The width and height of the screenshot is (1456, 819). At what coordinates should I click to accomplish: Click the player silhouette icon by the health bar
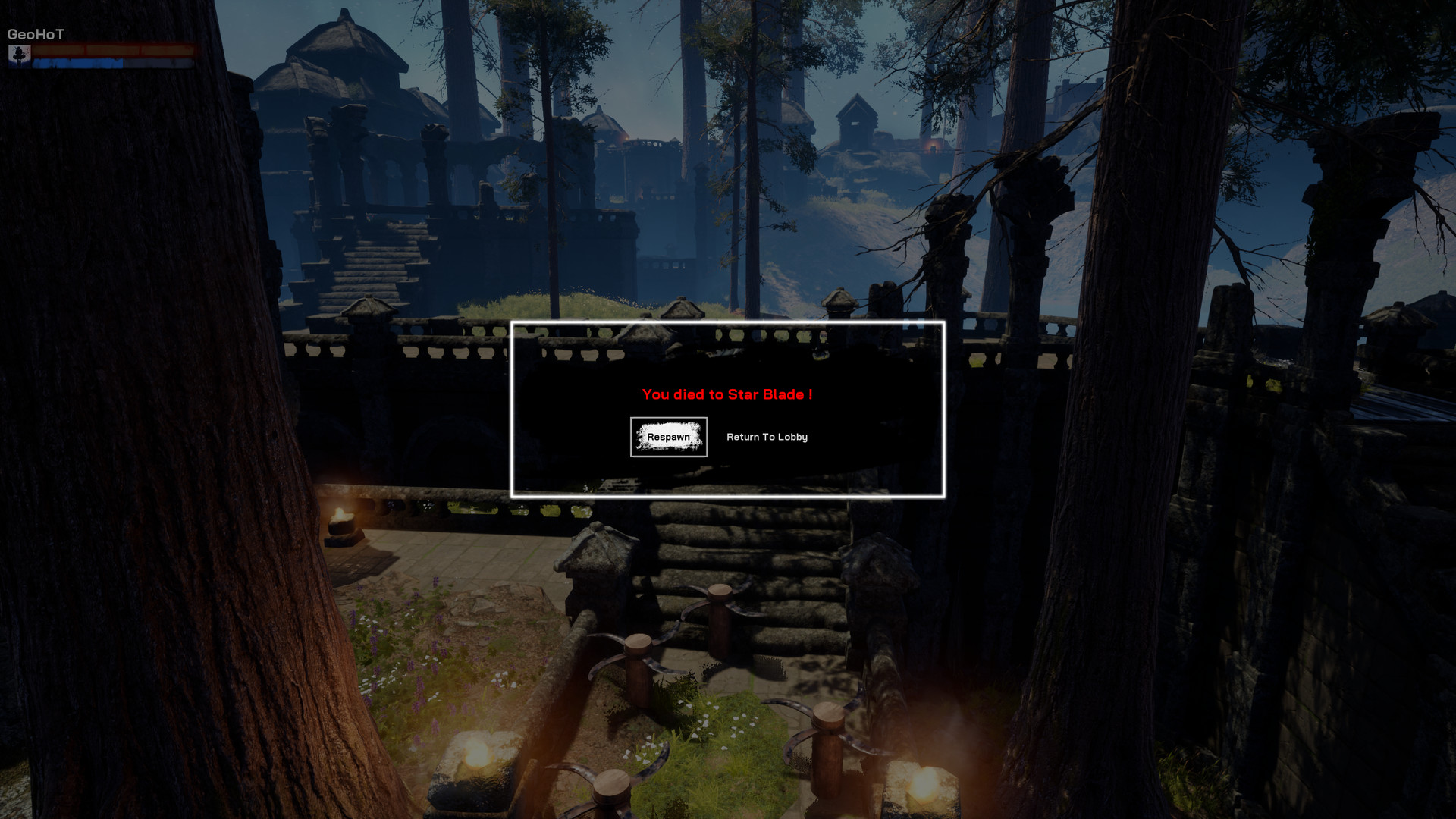[19, 57]
